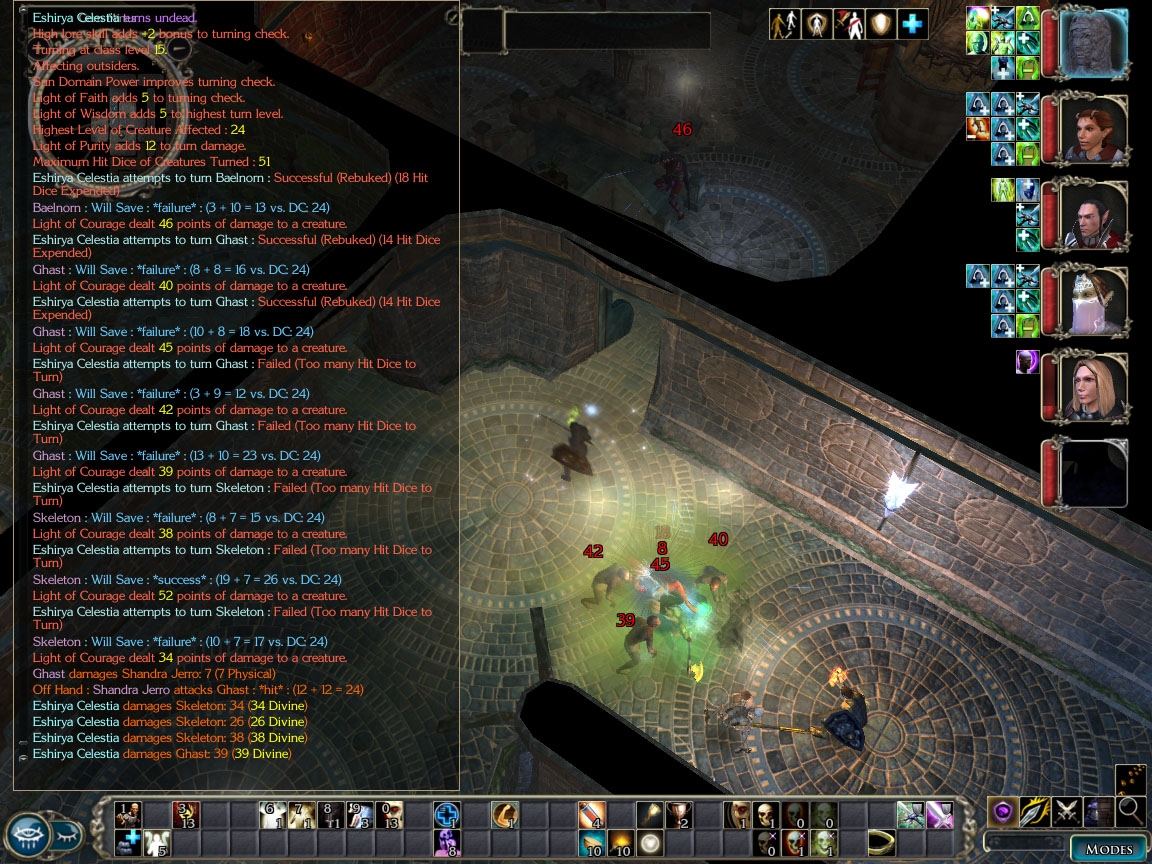
Task: Click the crossed-out sword icon at top
Action: 848,24
